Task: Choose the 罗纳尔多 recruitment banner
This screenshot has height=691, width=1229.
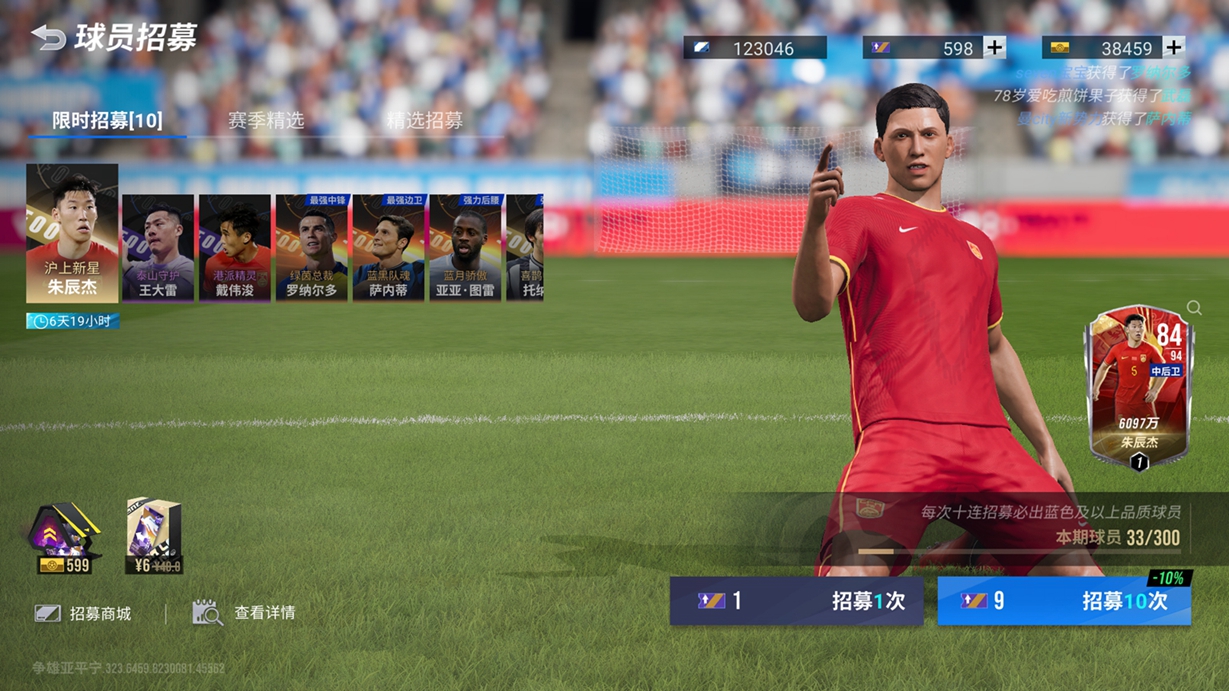Action: point(312,248)
